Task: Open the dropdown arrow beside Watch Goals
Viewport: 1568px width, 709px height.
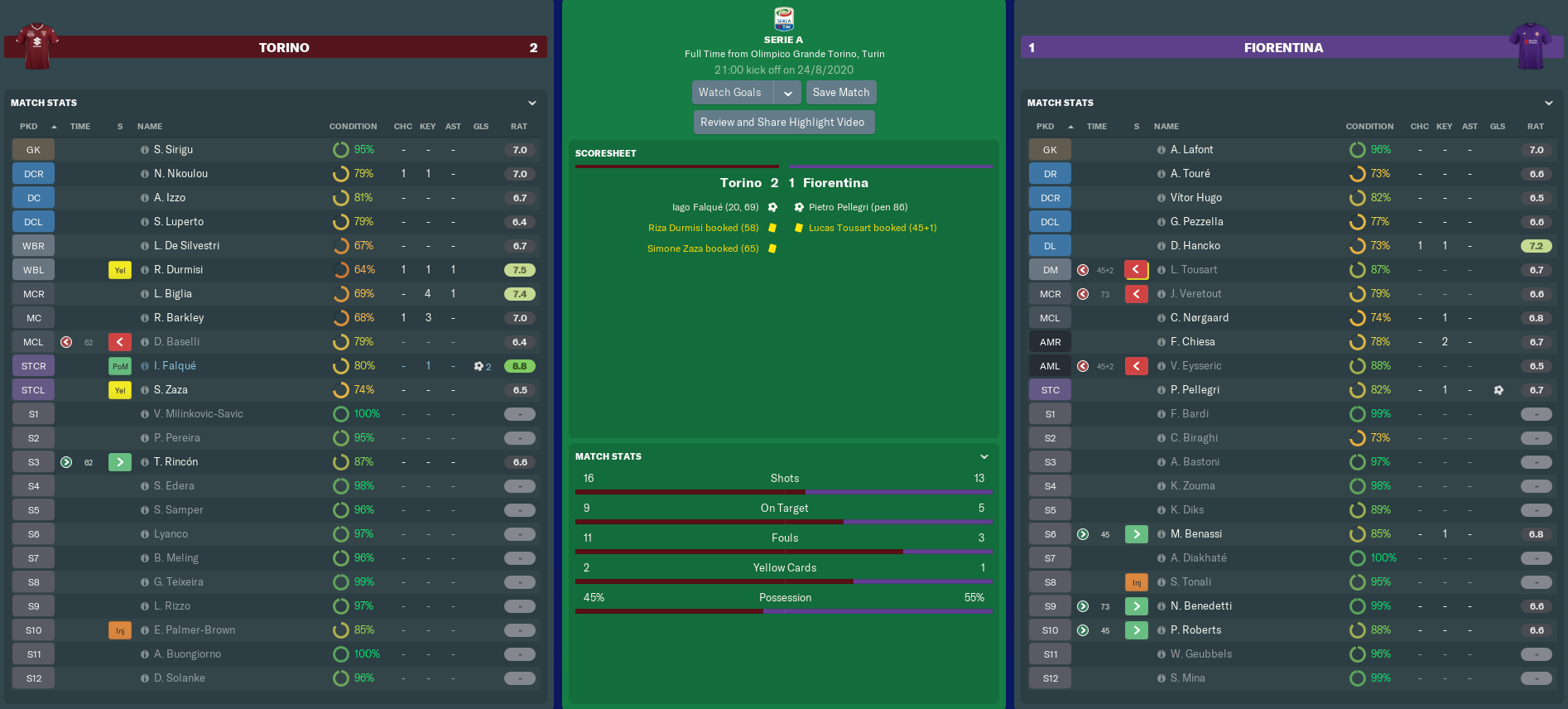Action: (788, 93)
